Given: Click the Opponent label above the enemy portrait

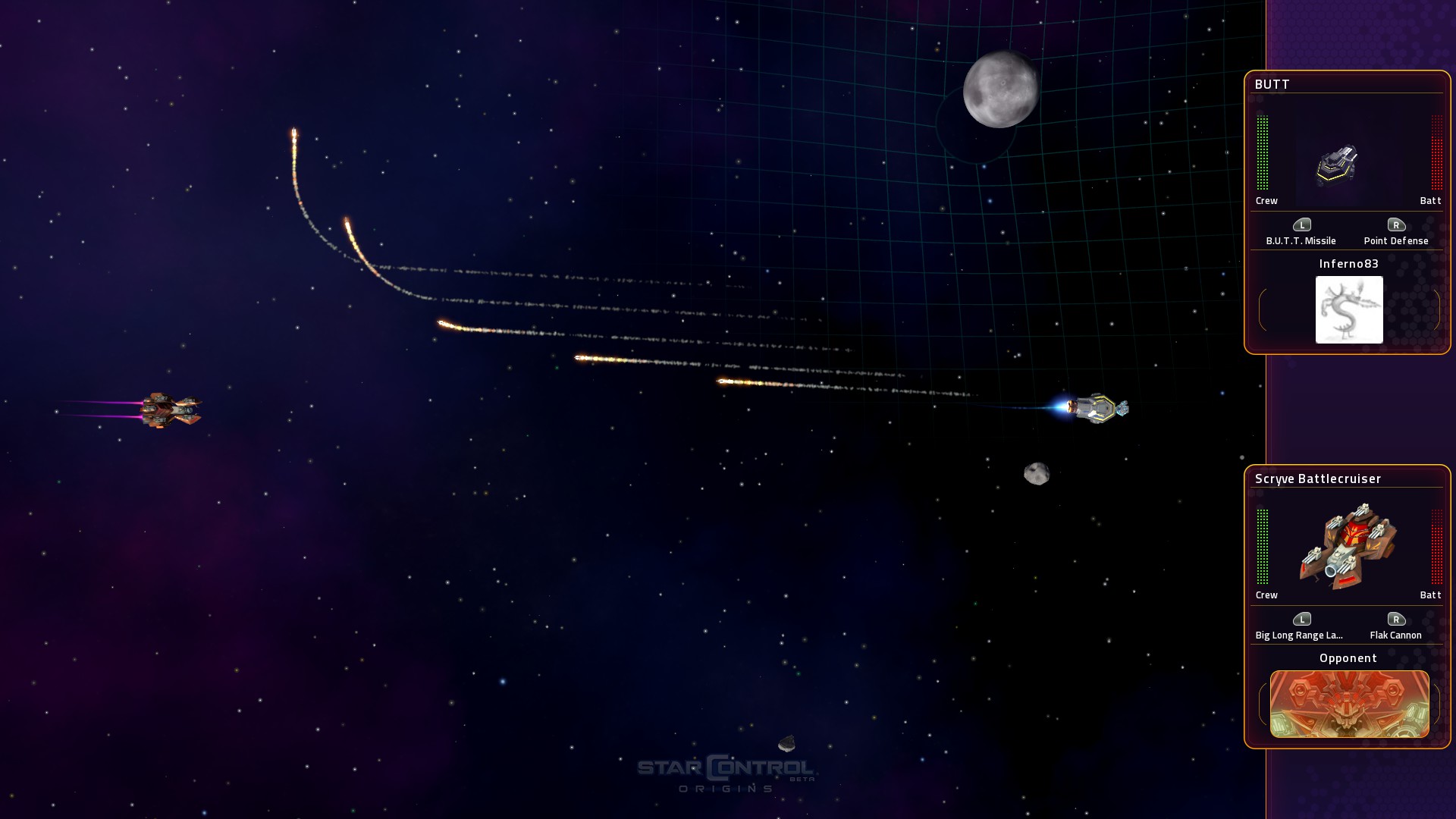Looking at the screenshot, I should click(x=1348, y=658).
